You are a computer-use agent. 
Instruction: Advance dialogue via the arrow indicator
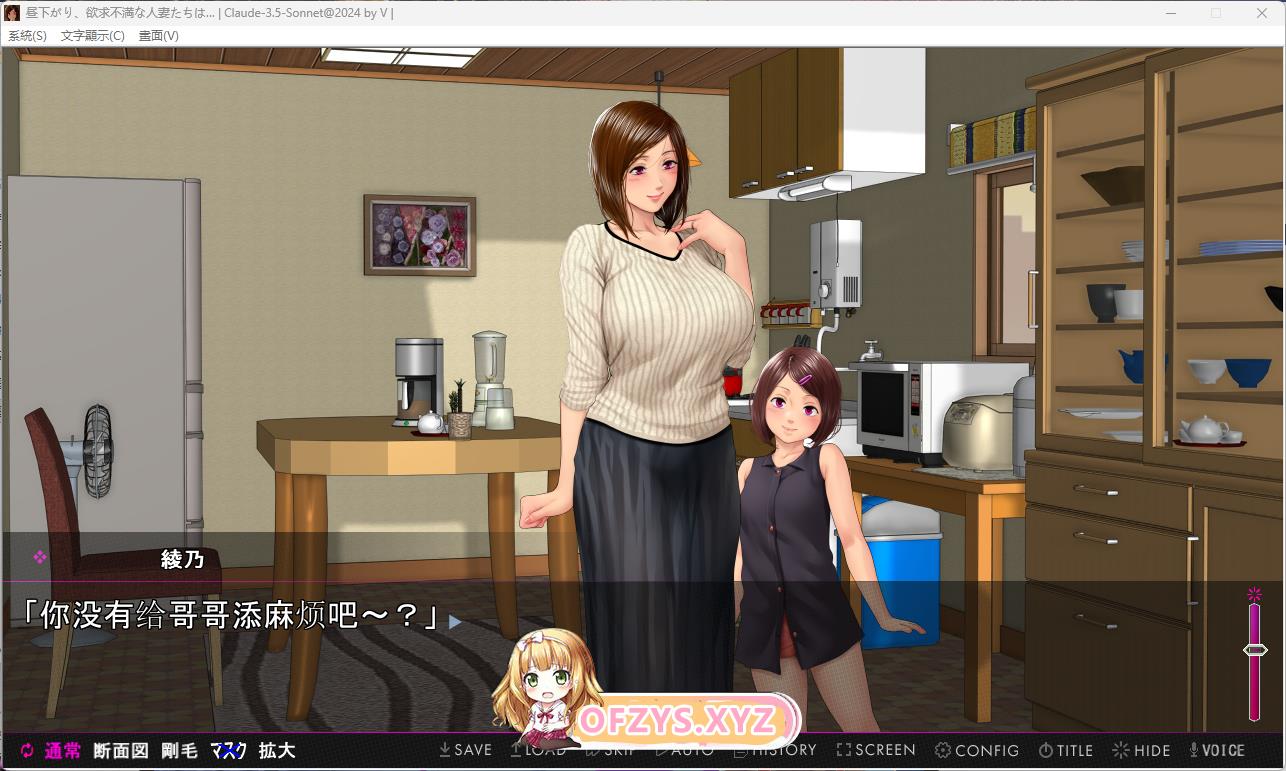tap(455, 622)
